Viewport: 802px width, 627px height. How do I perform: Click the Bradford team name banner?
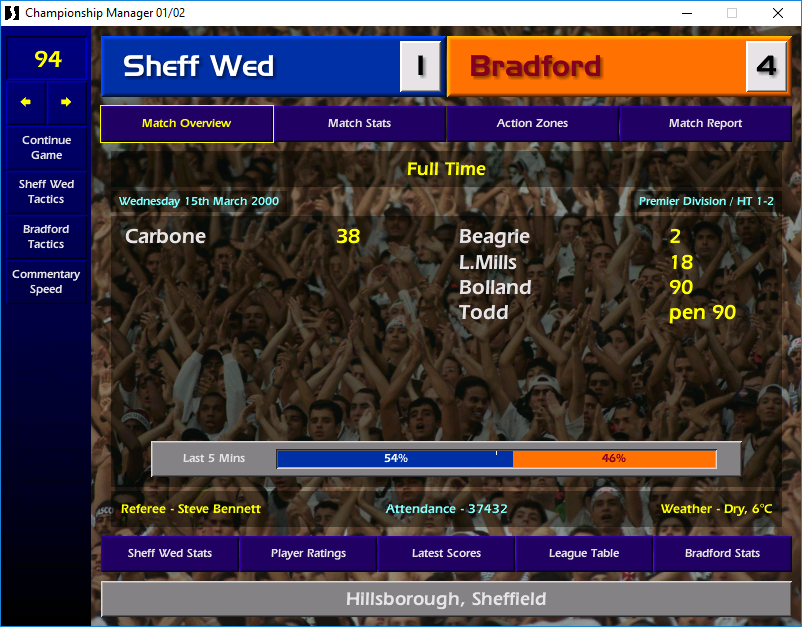596,67
